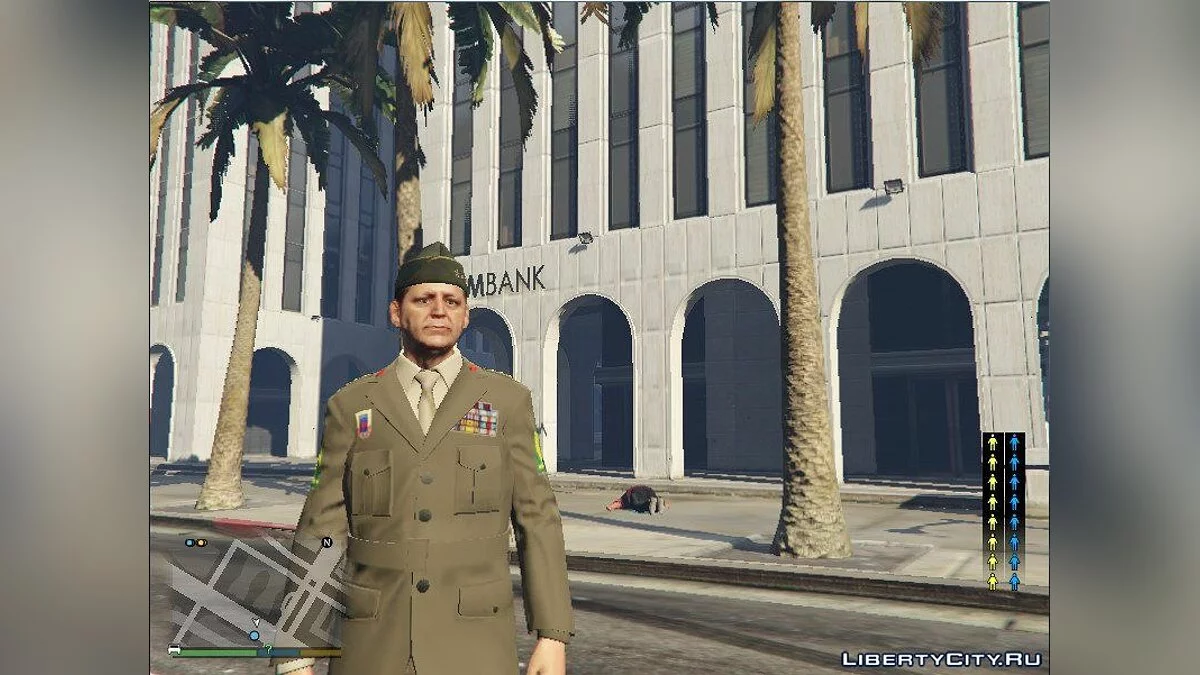Select the blue figures column
The height and width of the screenshot is (675, 1200).
coord(1014,511)
